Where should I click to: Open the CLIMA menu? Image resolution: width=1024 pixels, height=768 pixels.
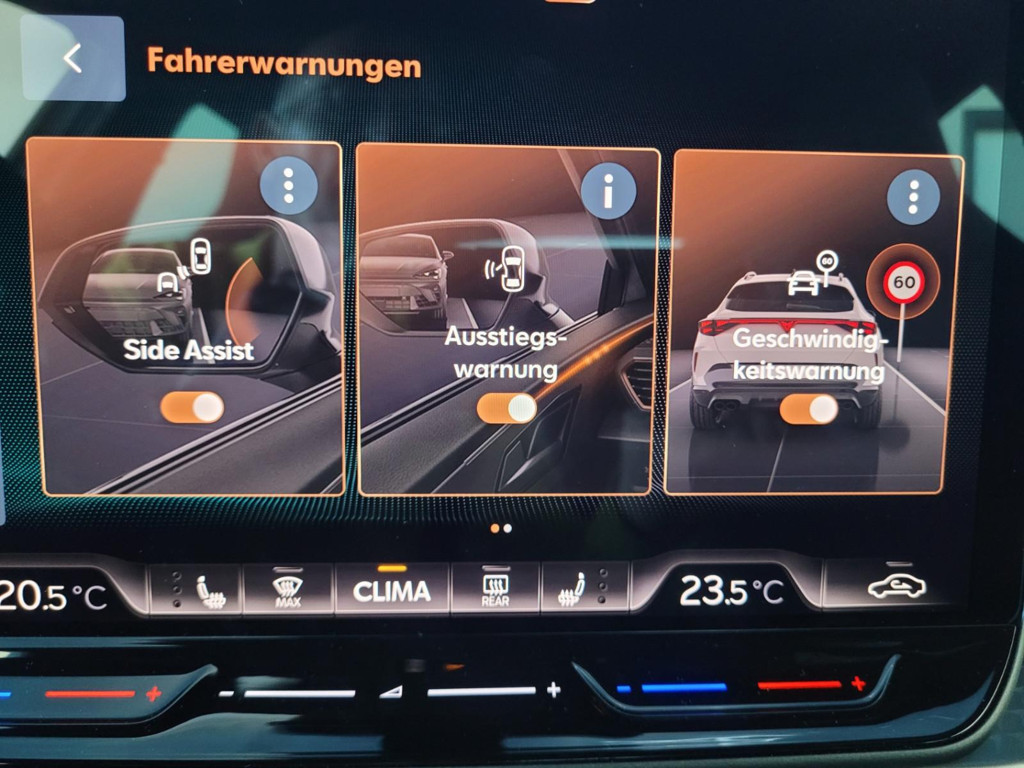tap(392, 591)
